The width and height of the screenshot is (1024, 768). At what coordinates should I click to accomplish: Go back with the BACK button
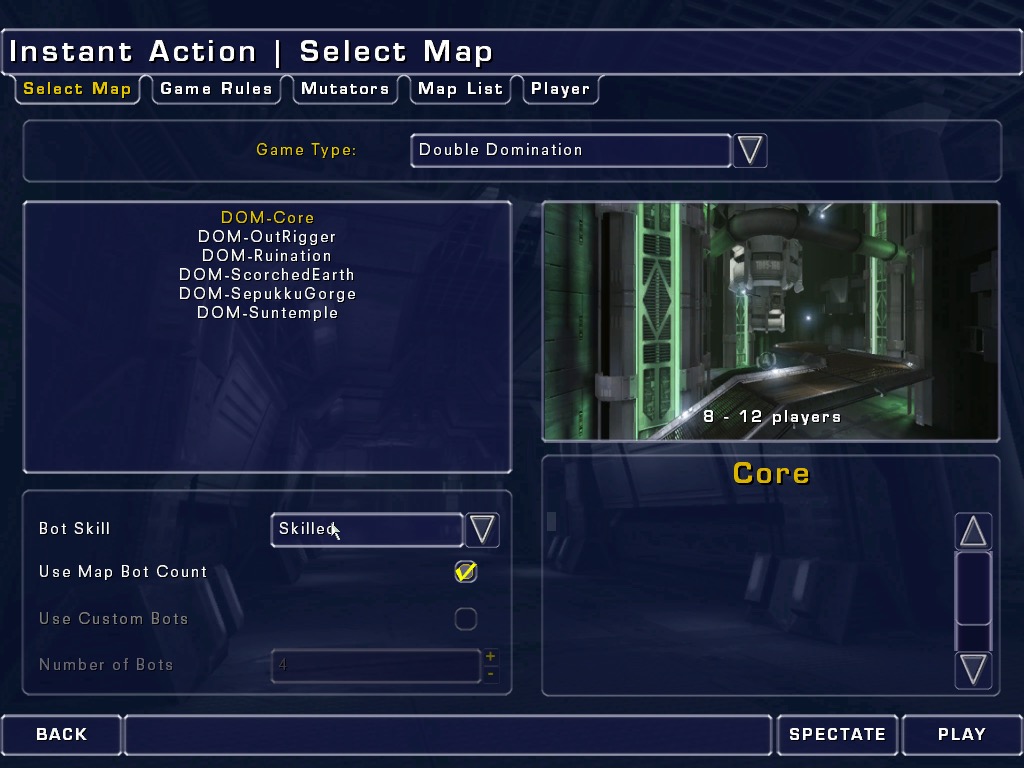click(61, 734)
